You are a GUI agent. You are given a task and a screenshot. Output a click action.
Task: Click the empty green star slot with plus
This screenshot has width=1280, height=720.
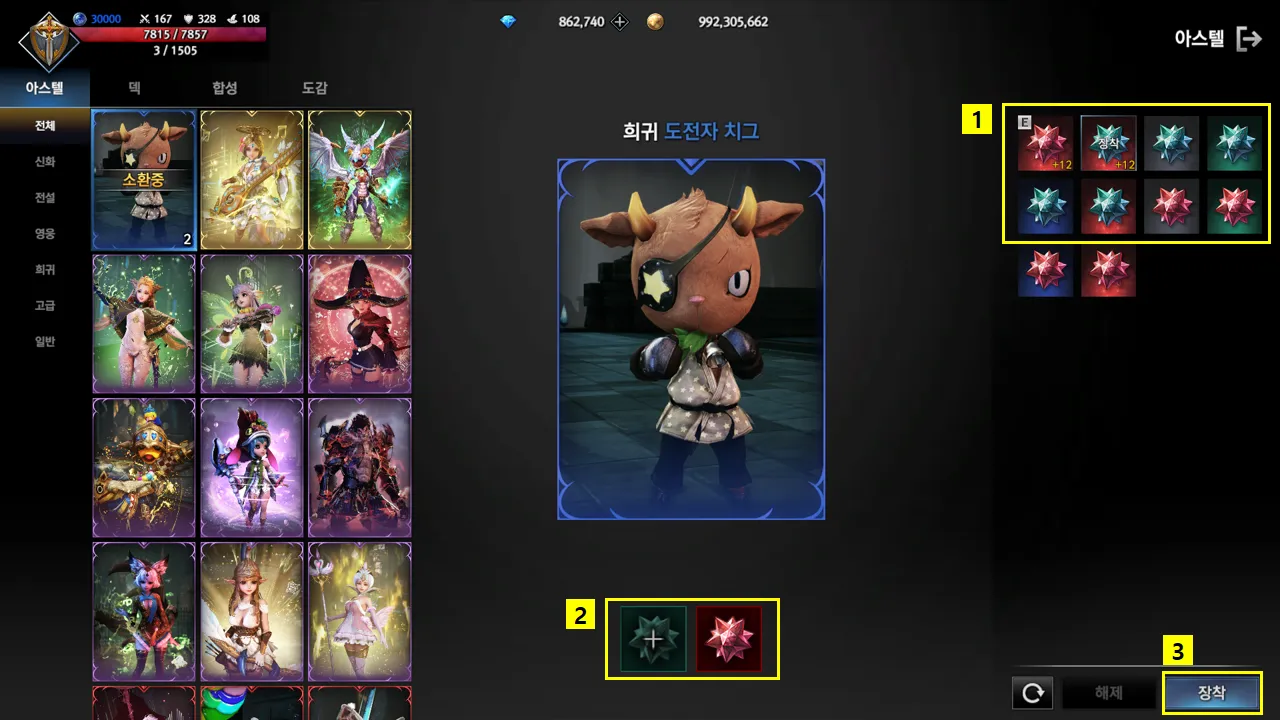(x=653, y=638)
